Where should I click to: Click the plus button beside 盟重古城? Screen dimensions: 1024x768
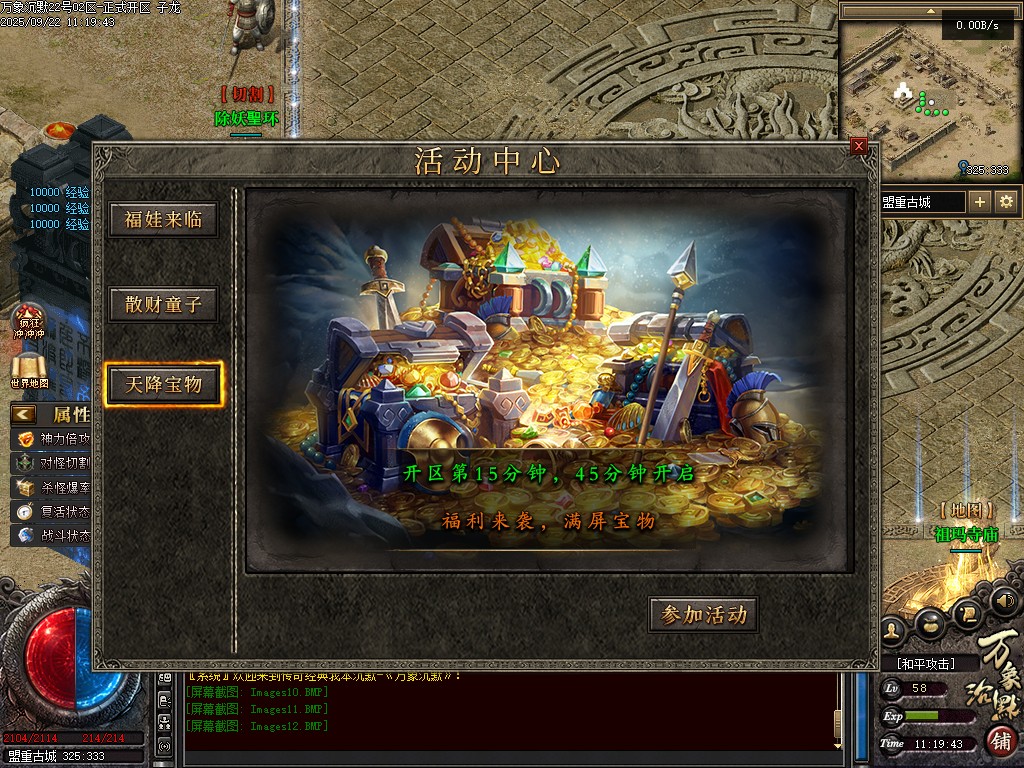coord(980,202)
